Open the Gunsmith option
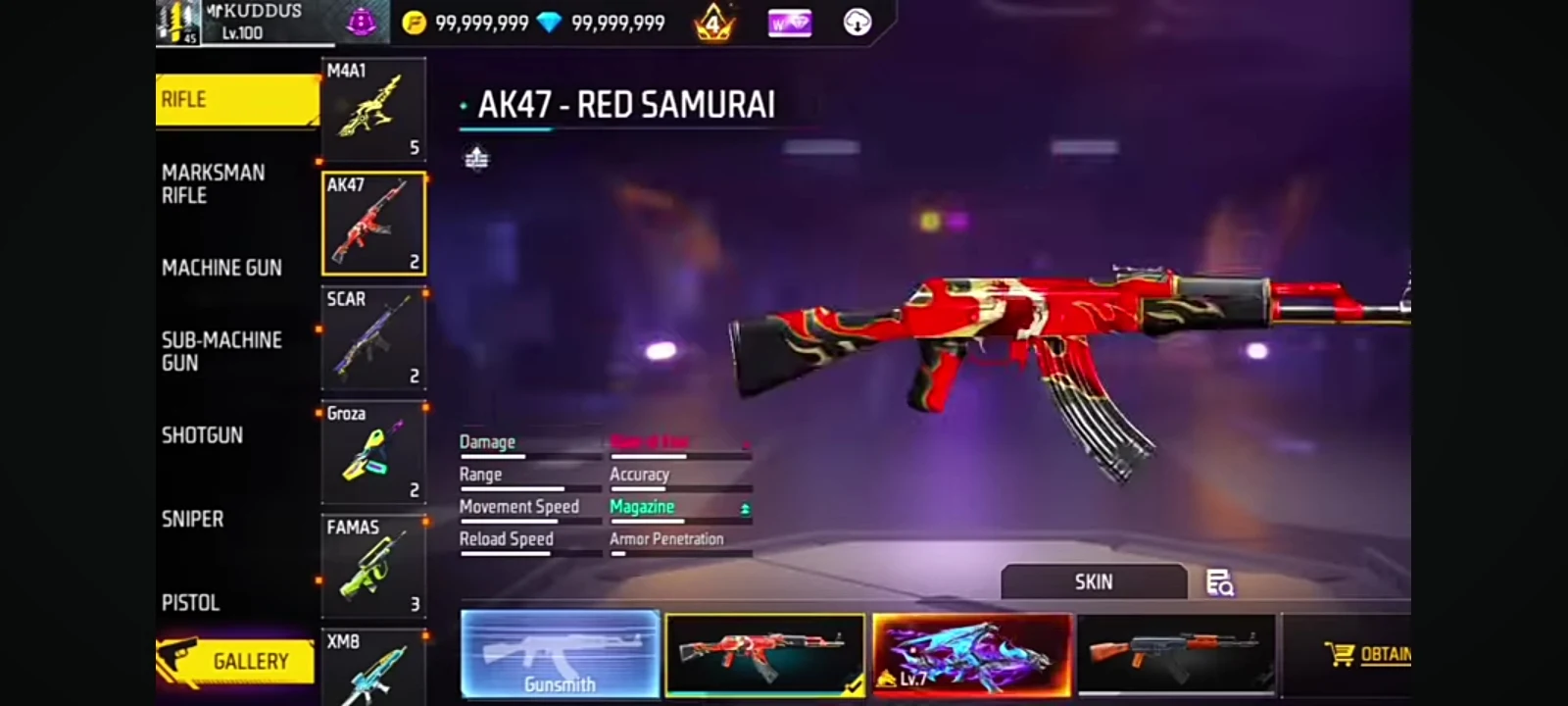Image resolution: width=1568 pixels, height=706 pixels. [x=560, y=654]
